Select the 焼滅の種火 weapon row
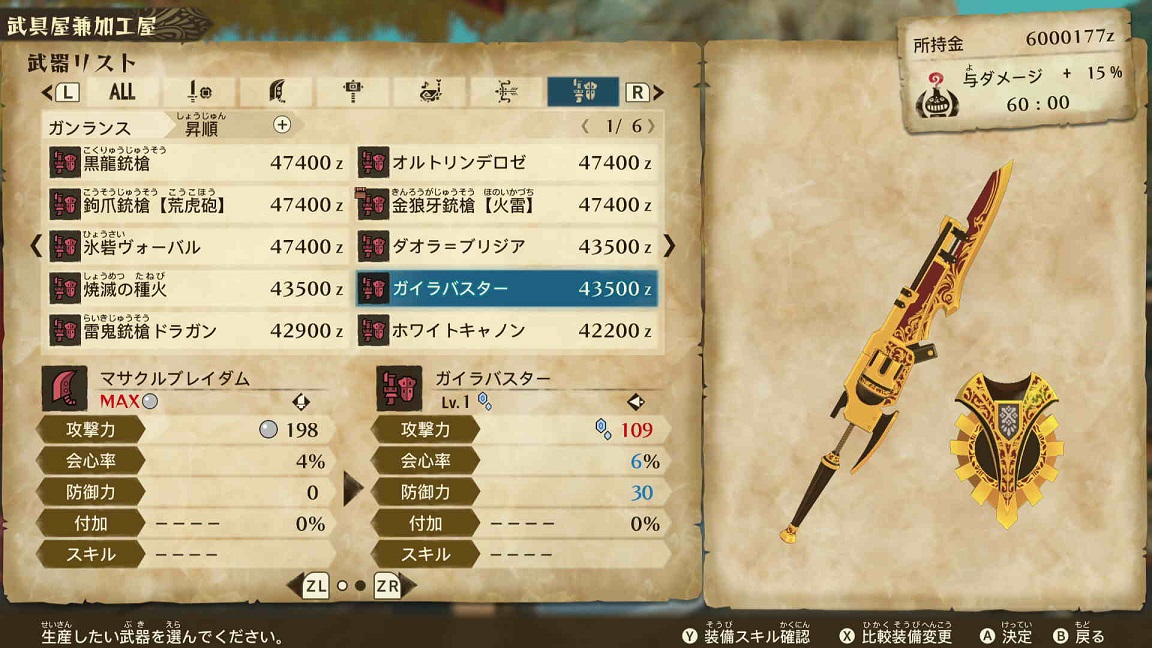Screen dimensions: 1152x648 (196, 288)
